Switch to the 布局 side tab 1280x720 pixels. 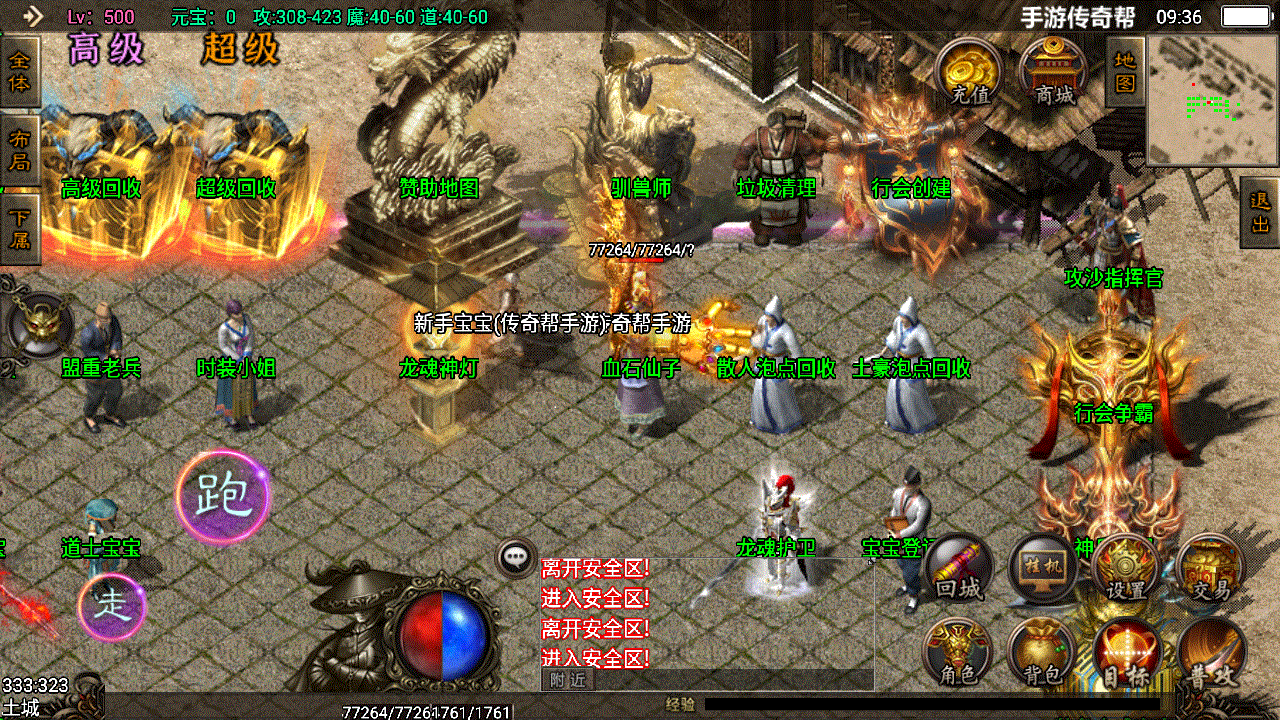point(19,150)
